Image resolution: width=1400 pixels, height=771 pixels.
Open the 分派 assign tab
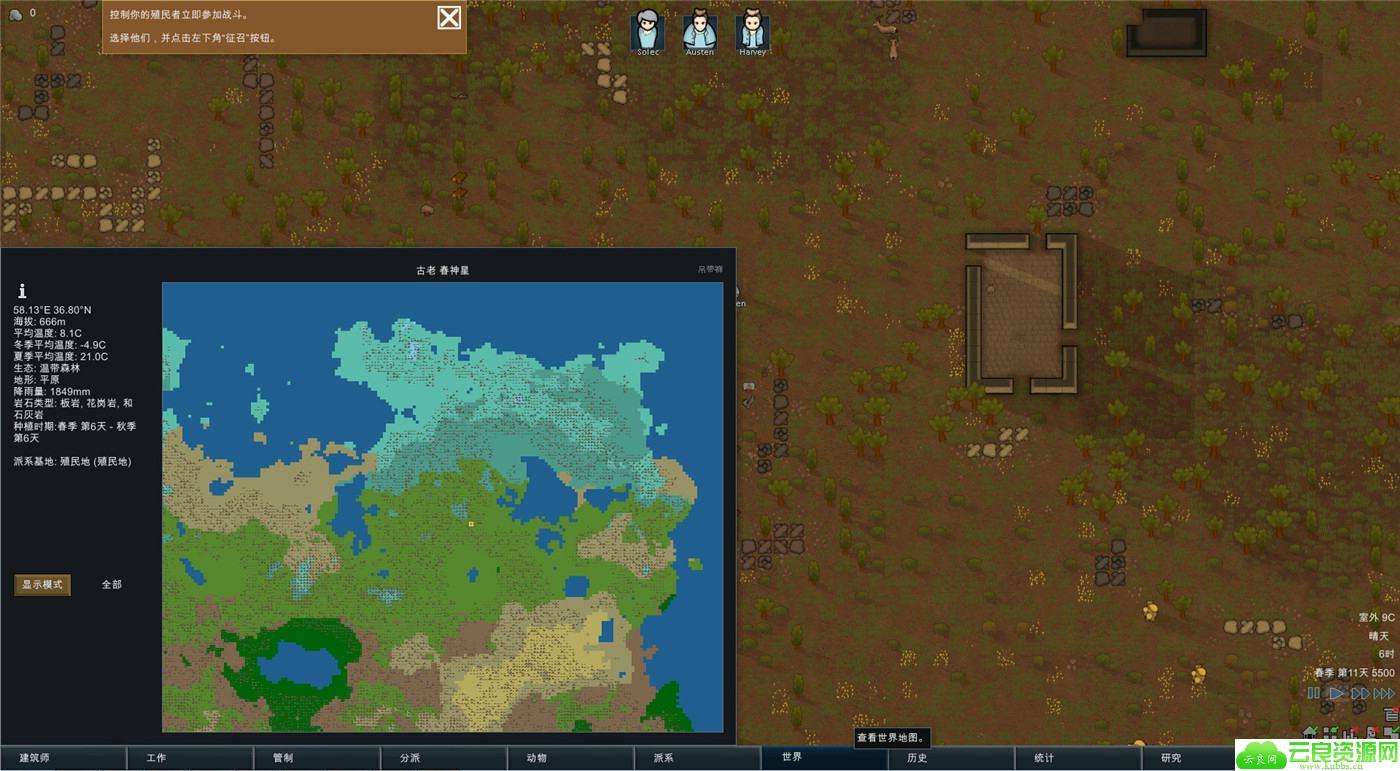[x=410, y=758]
